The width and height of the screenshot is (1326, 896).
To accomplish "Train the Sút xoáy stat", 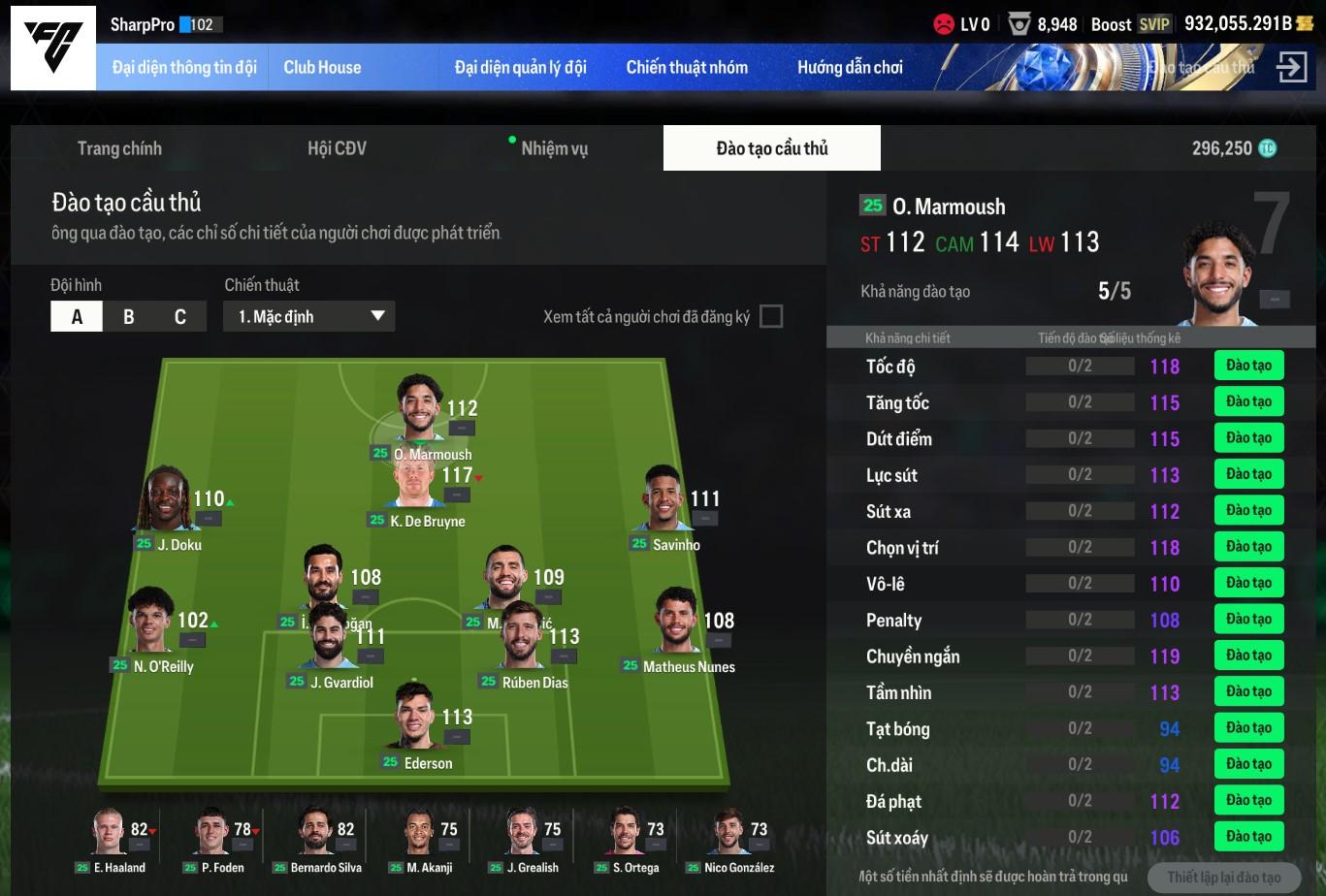I will [x=1248, y=837].
